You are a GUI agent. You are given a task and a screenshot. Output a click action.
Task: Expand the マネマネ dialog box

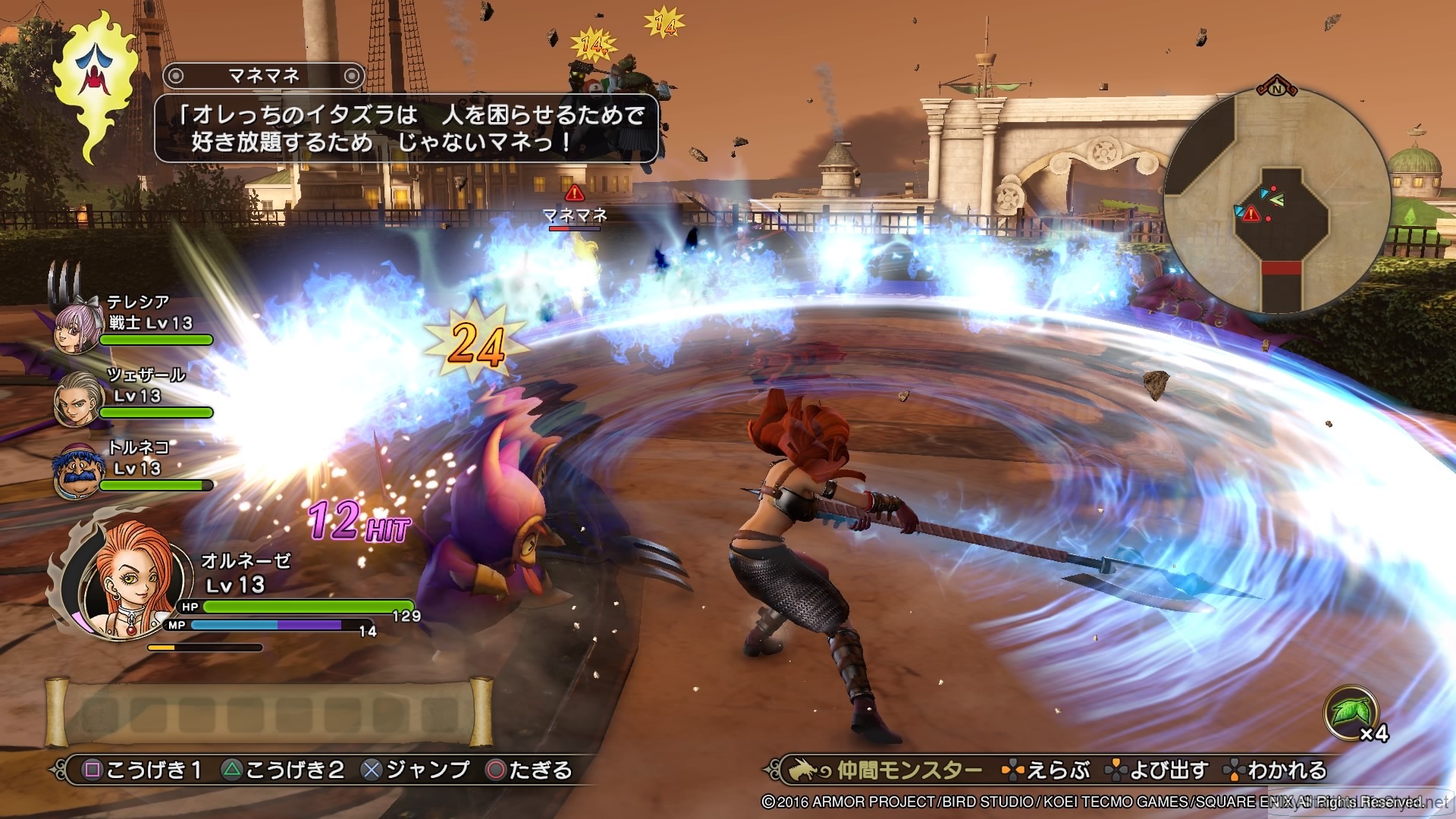point(406,129)
